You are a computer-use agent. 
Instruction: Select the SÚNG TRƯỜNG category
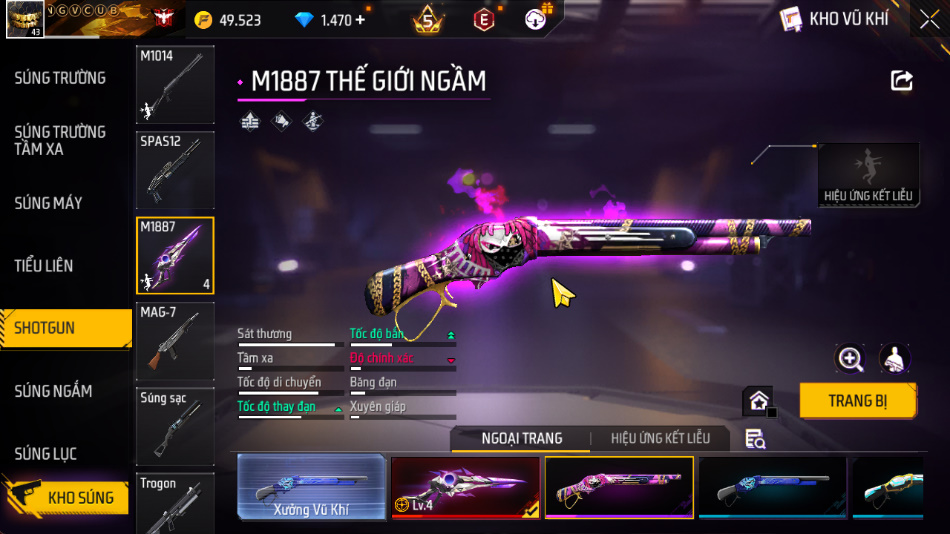[60, 78]
